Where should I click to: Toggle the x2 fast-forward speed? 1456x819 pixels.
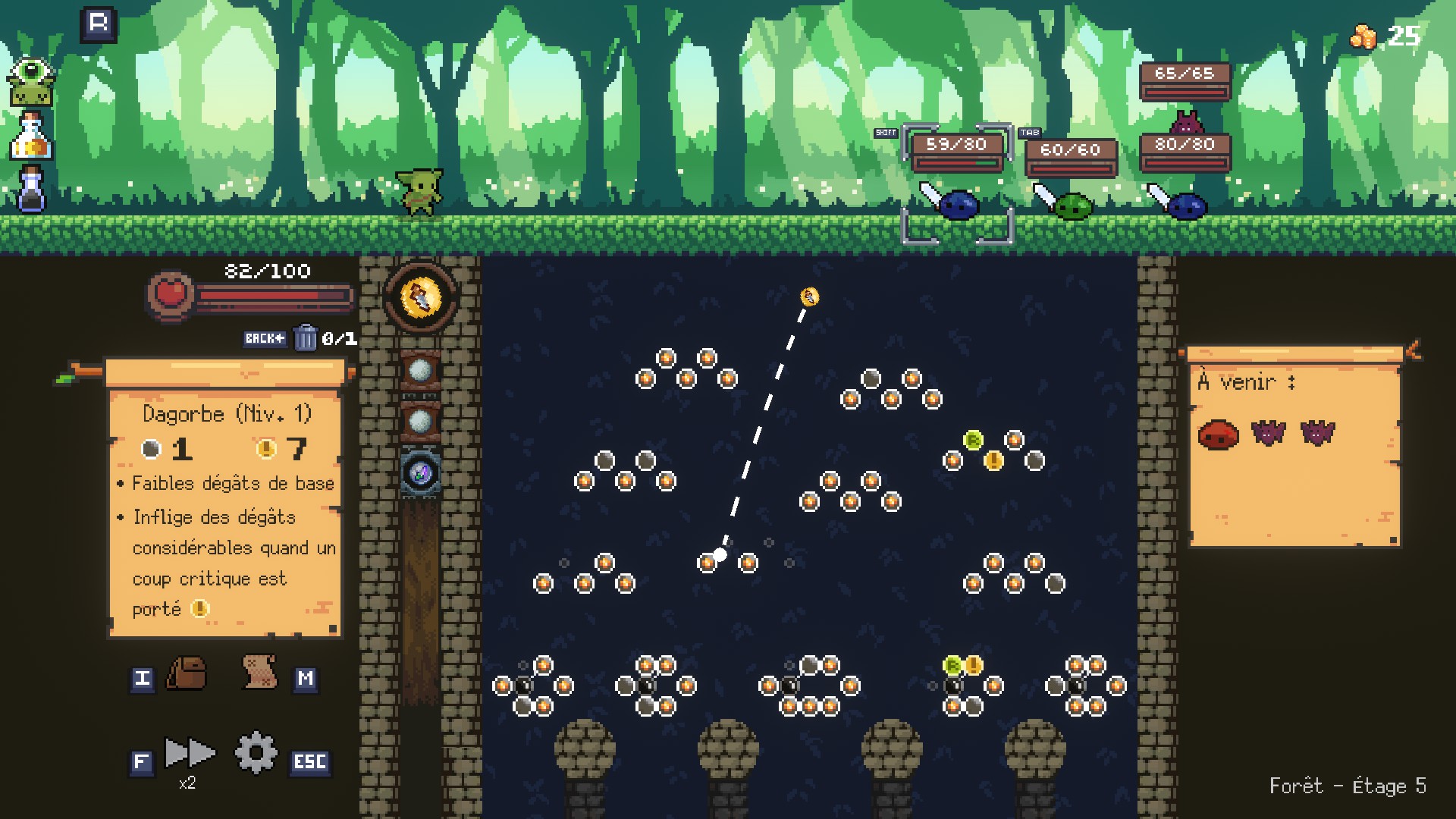point(190,753)
